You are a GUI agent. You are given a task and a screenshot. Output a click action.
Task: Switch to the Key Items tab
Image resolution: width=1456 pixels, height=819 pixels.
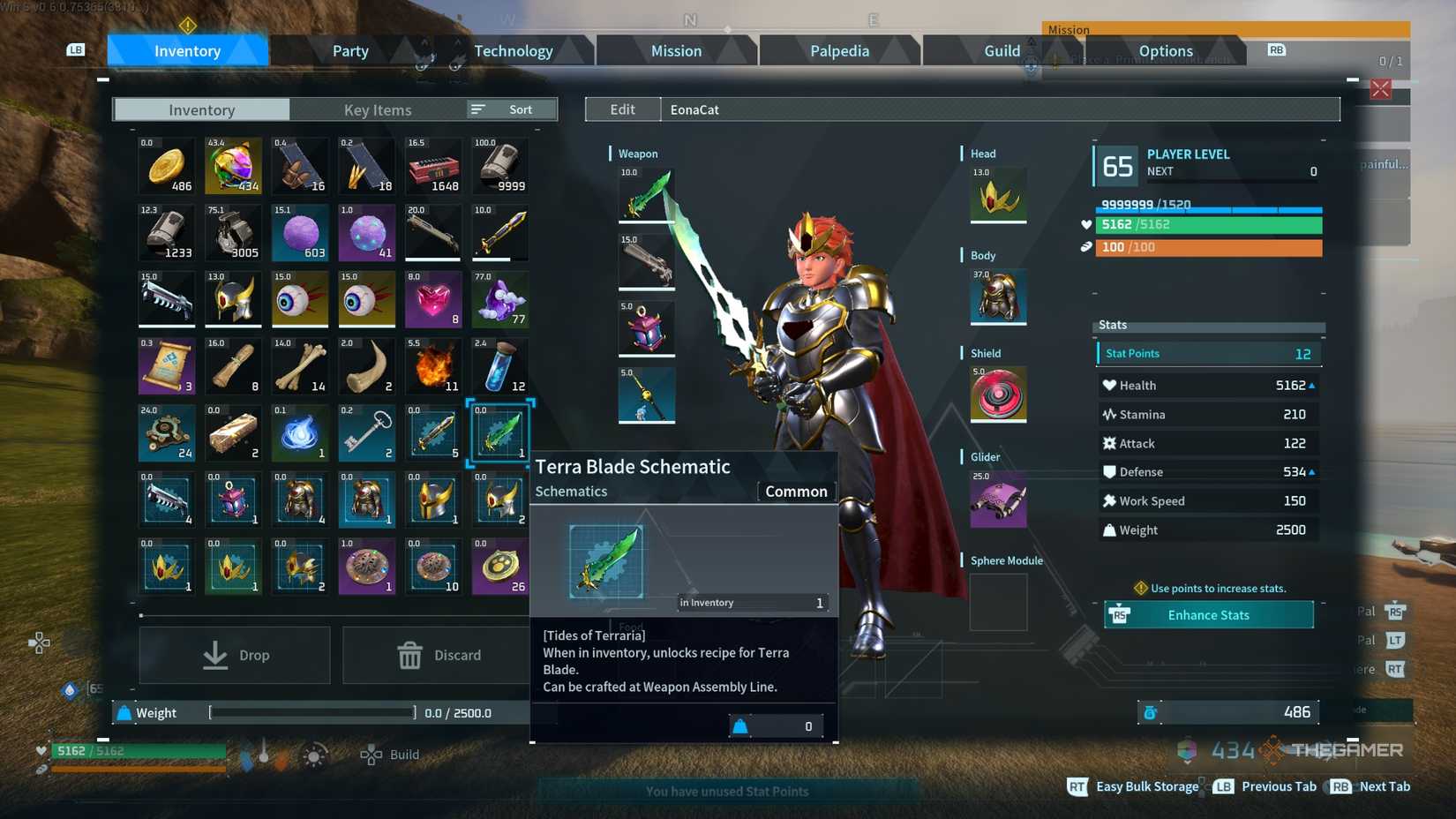pos(378,109)
